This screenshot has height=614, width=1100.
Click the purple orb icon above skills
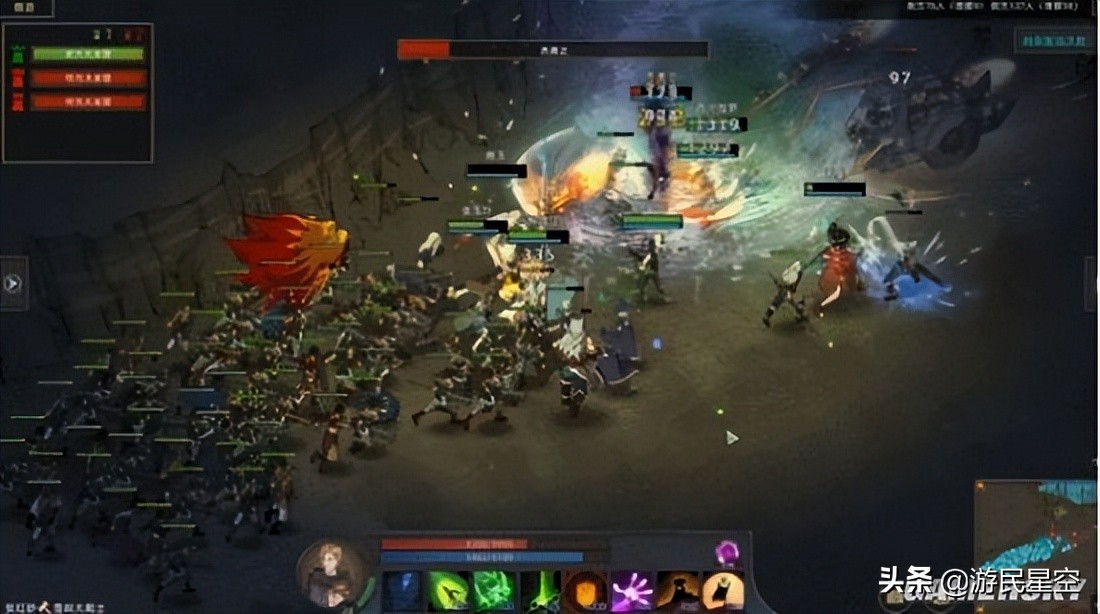pos(726,551)
